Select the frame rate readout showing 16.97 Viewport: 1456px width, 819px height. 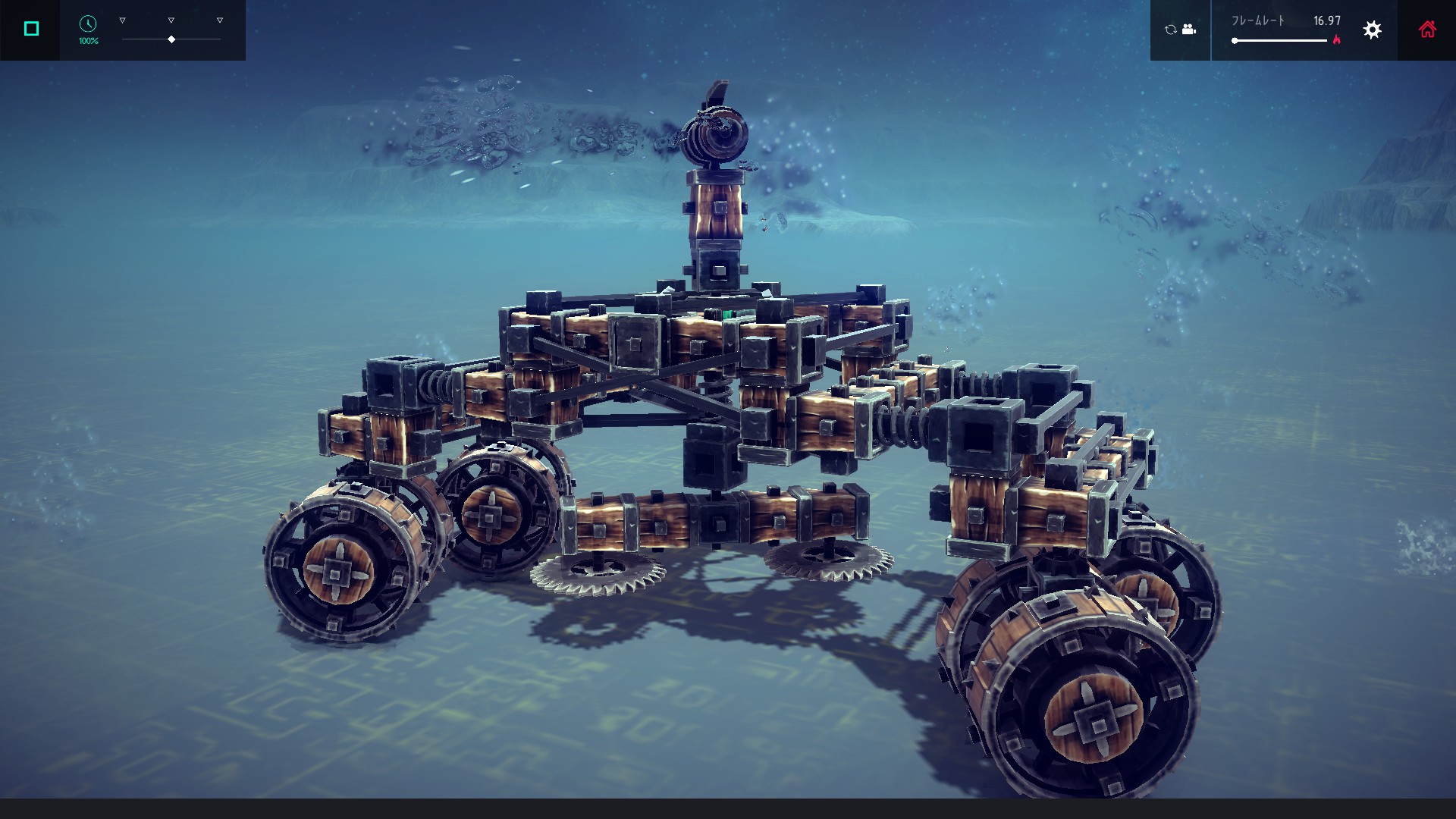1327,20
